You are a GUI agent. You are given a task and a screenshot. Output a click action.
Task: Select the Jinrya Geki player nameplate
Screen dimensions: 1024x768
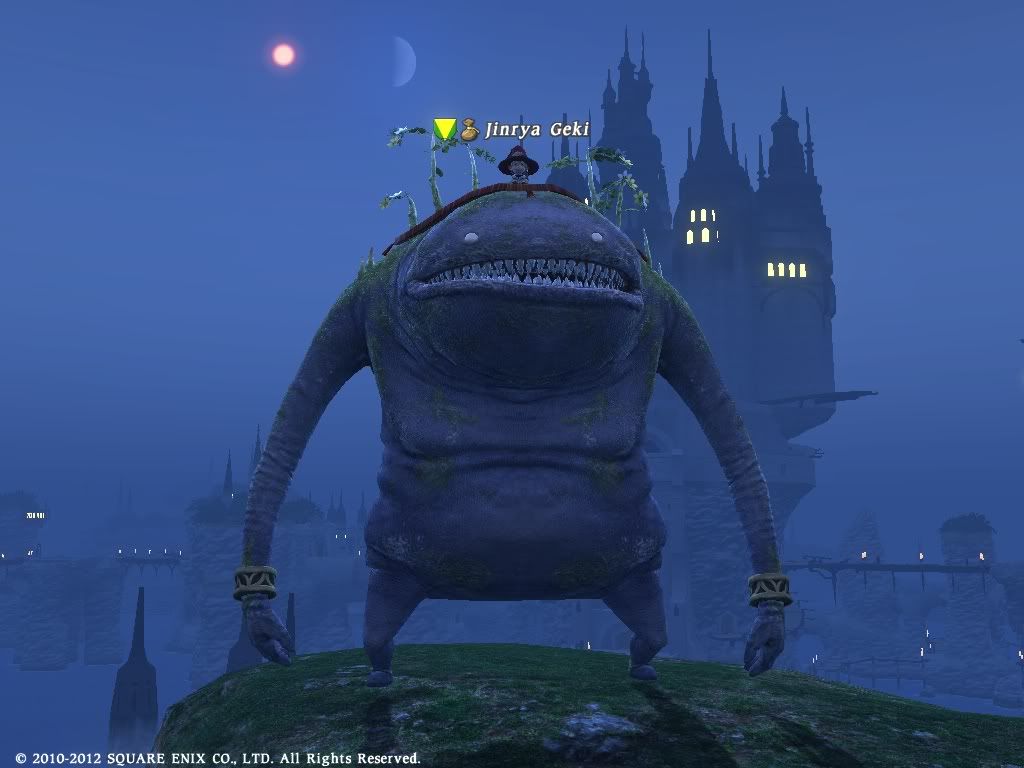tap(536, 130)
